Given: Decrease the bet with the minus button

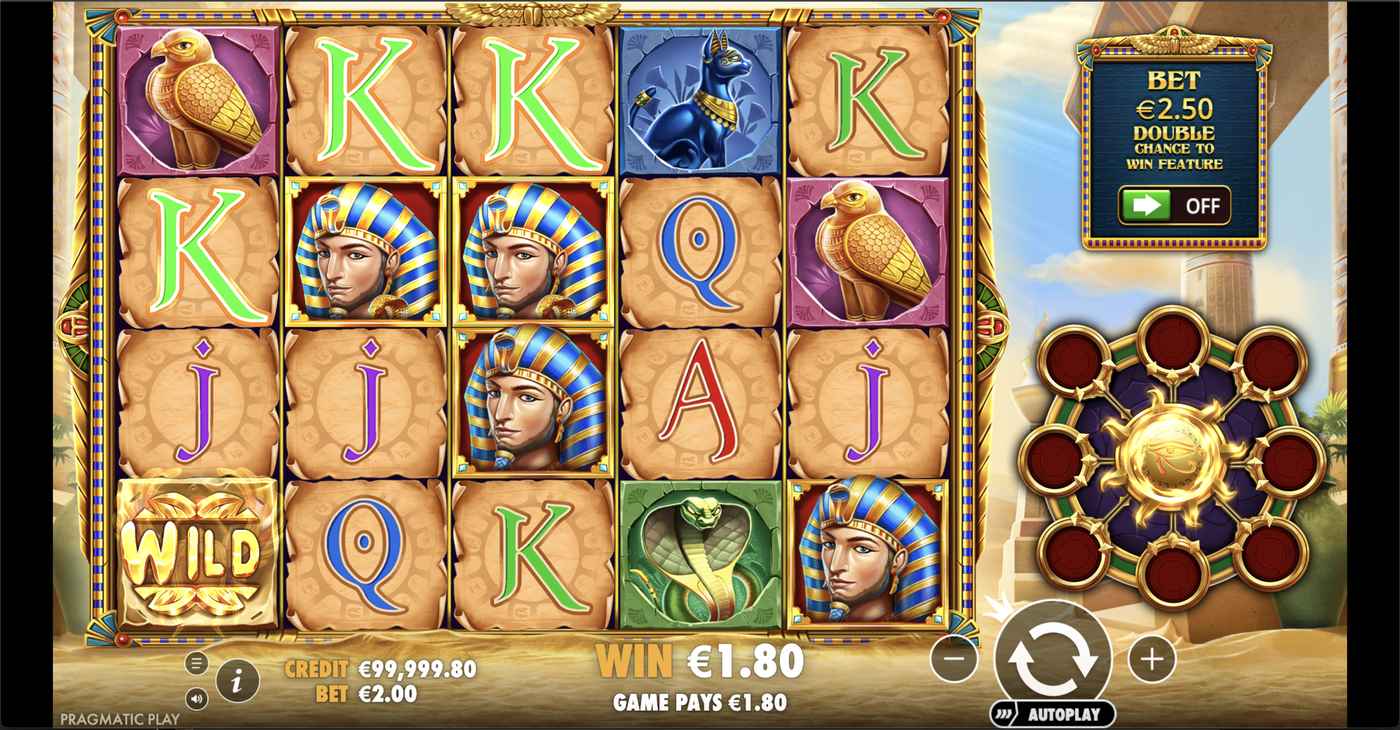Looking at the screenshot, I should point(956,657).
